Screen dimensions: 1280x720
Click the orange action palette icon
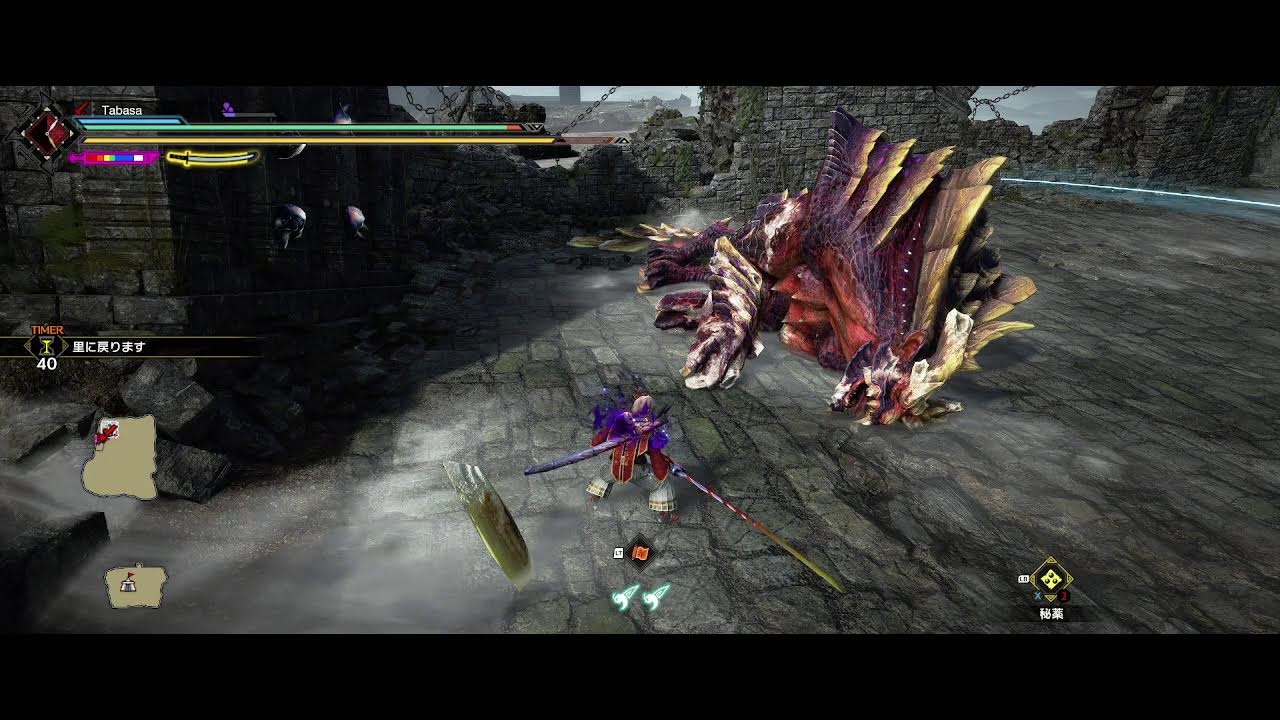pos(640,552)
